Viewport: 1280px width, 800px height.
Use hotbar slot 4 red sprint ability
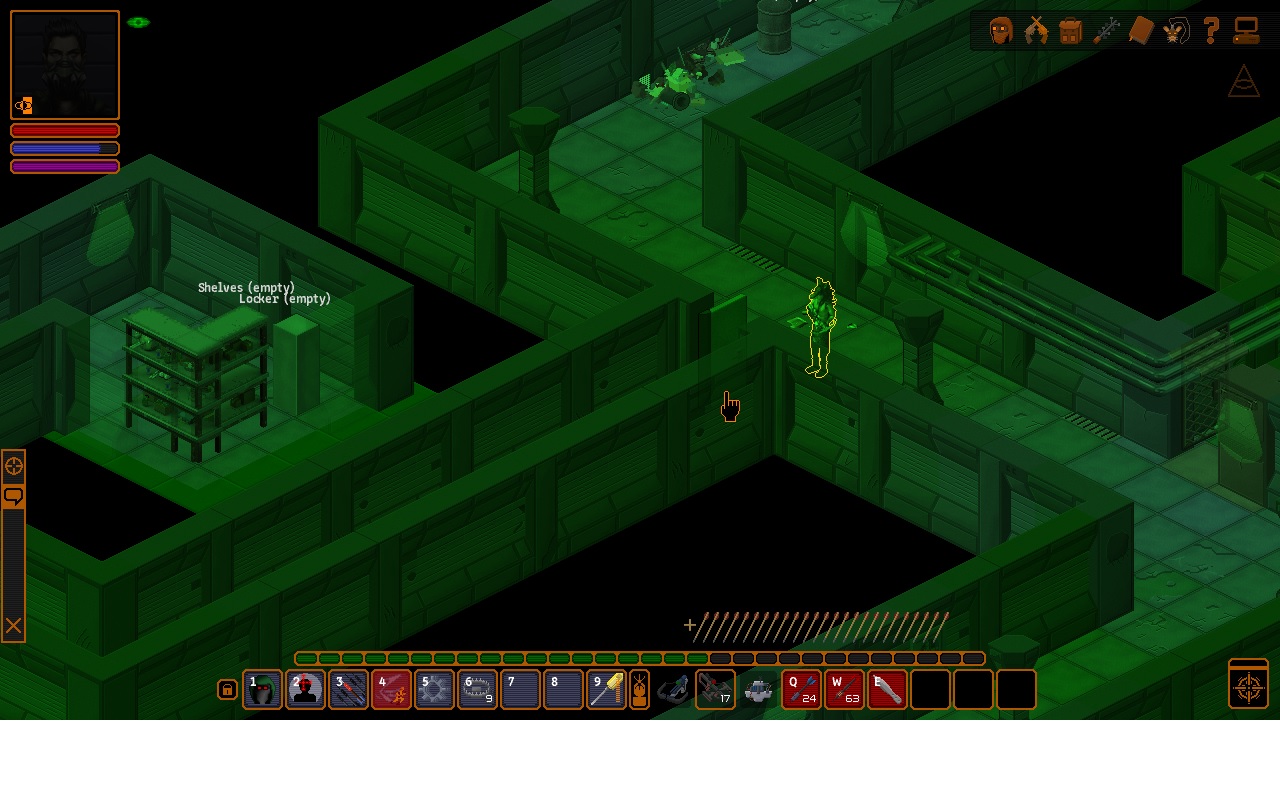click(x=391, y=690)
